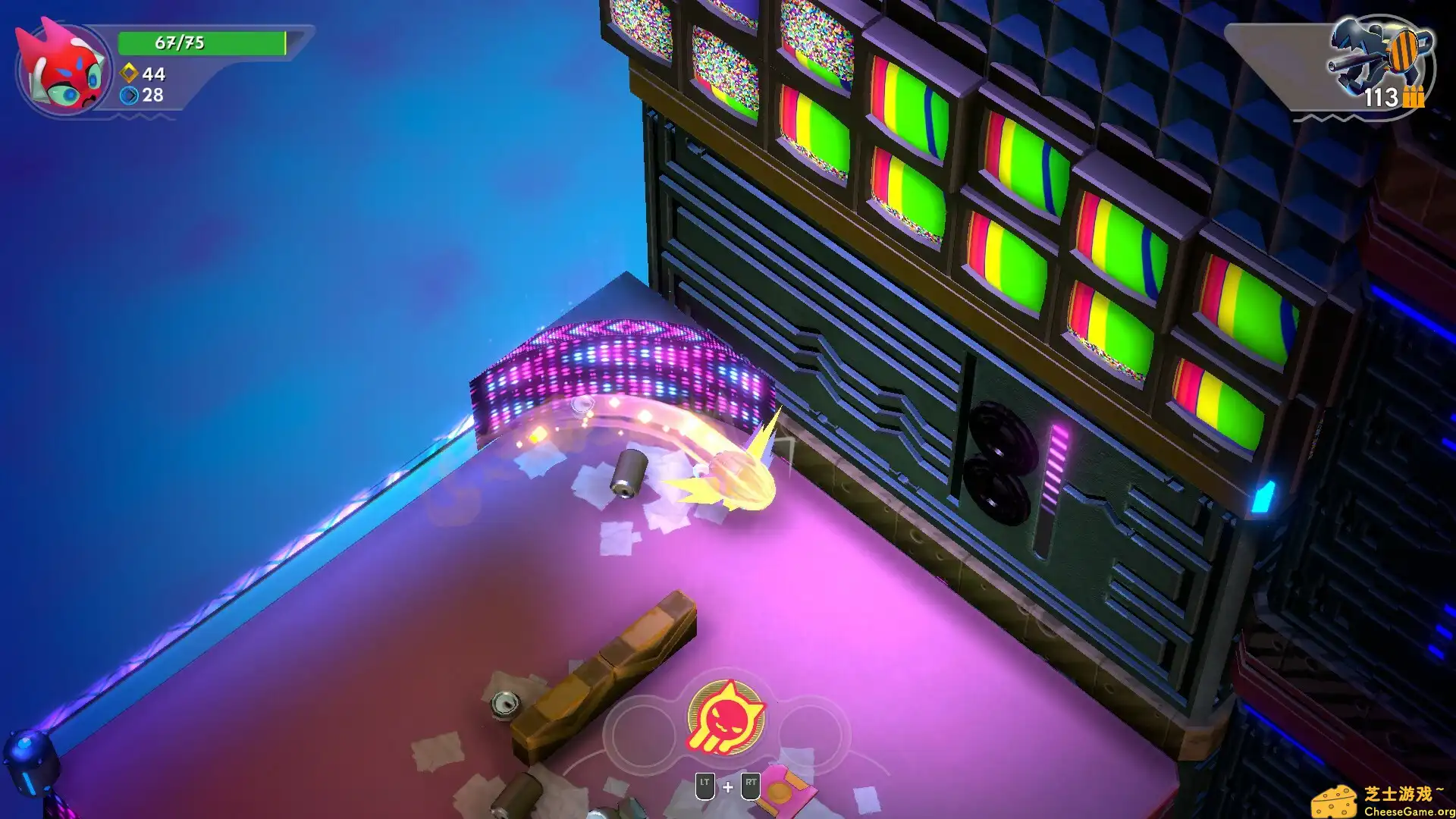
Task: Click the gold gem currency icon
Action: coord(127,74)
